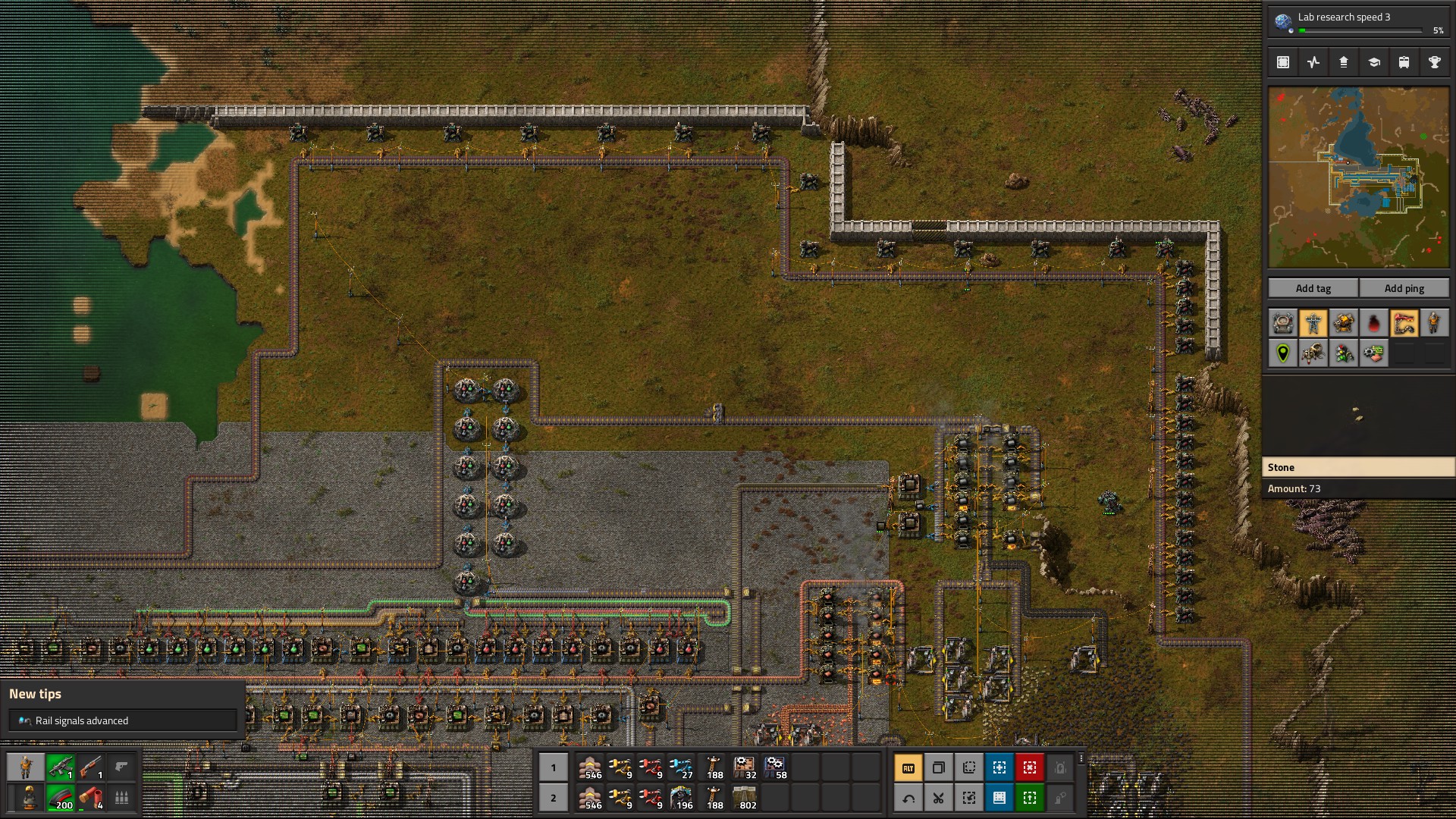Screen dimensions: 1456x819
Task: Toggle the ALT mode shortcut button
Action: tap(908, 767)
